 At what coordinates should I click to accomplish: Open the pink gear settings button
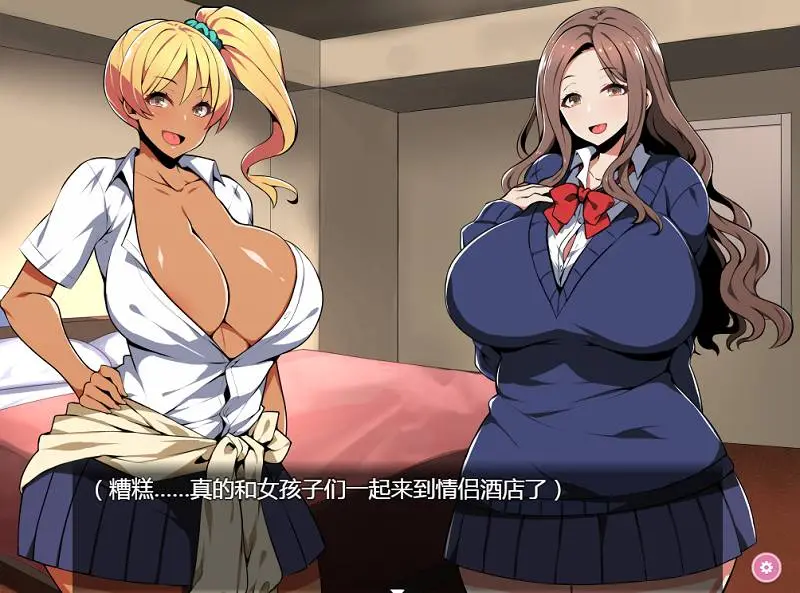click(x=766, y=566)
